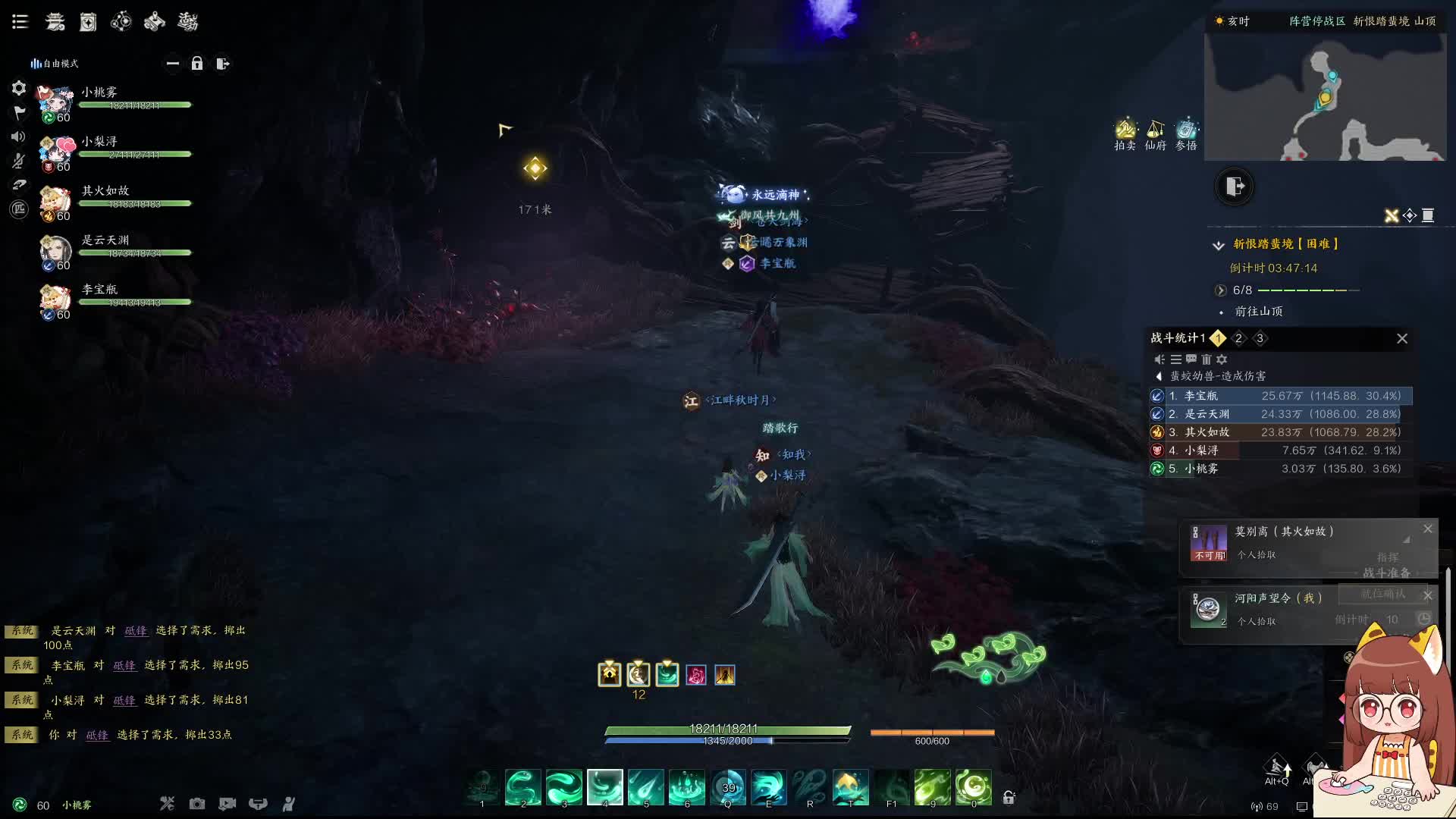Toggle the party frame lock icon
Screen dimensions: 1456x819
point(197,64)
